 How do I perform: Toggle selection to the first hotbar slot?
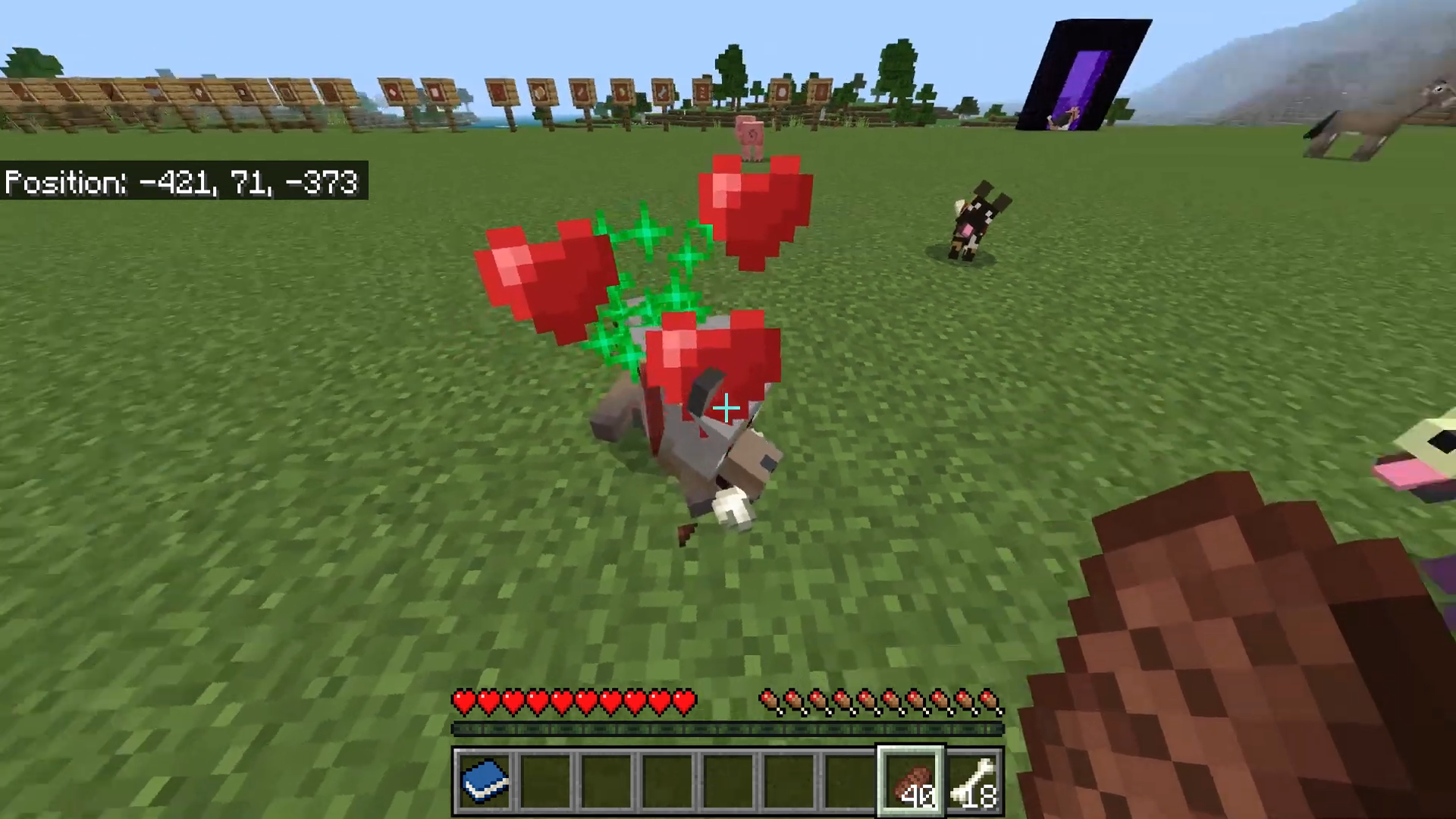485,781
